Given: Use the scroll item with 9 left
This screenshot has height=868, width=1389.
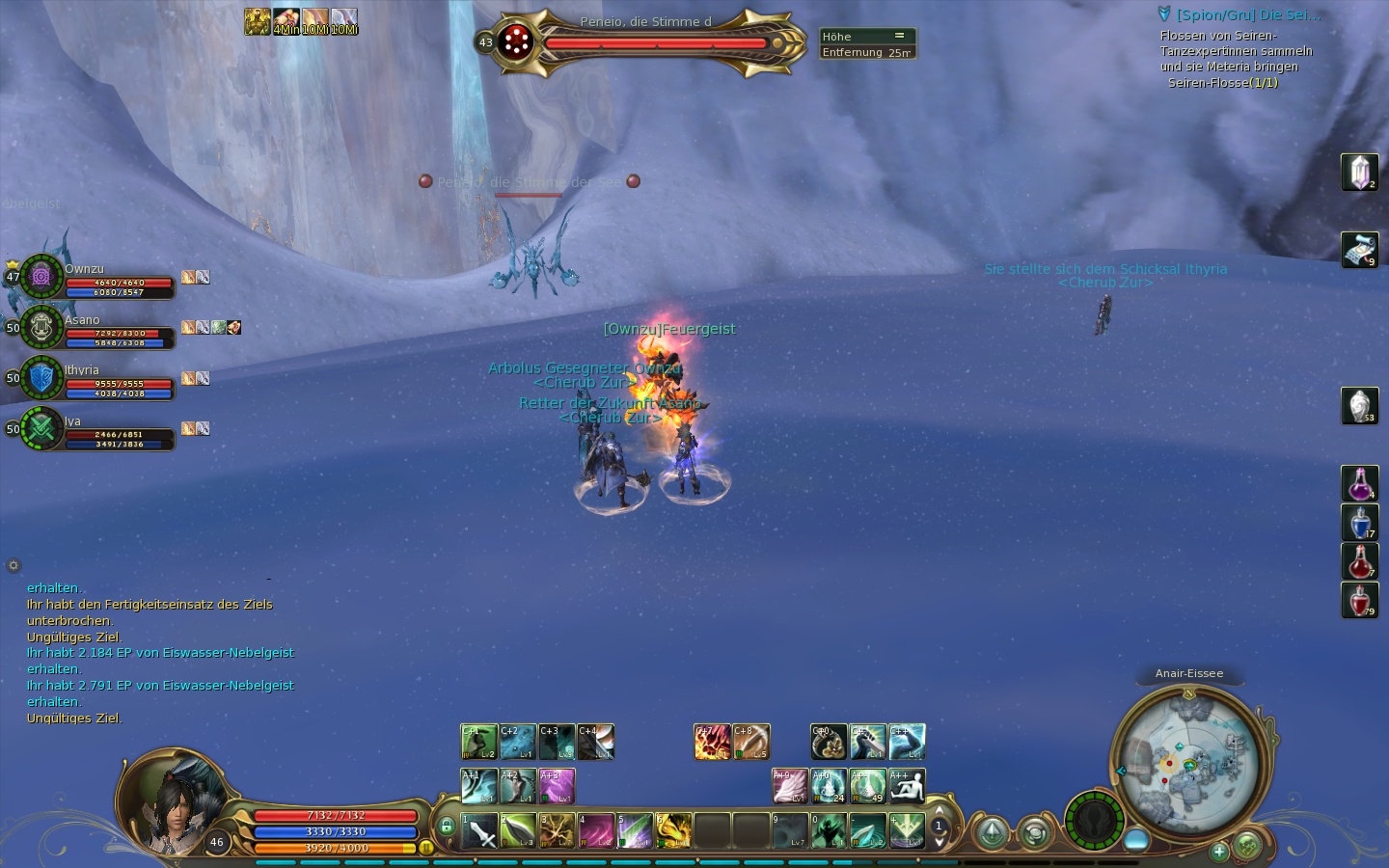Looking at the screenshot, I should coord(1360,250).
